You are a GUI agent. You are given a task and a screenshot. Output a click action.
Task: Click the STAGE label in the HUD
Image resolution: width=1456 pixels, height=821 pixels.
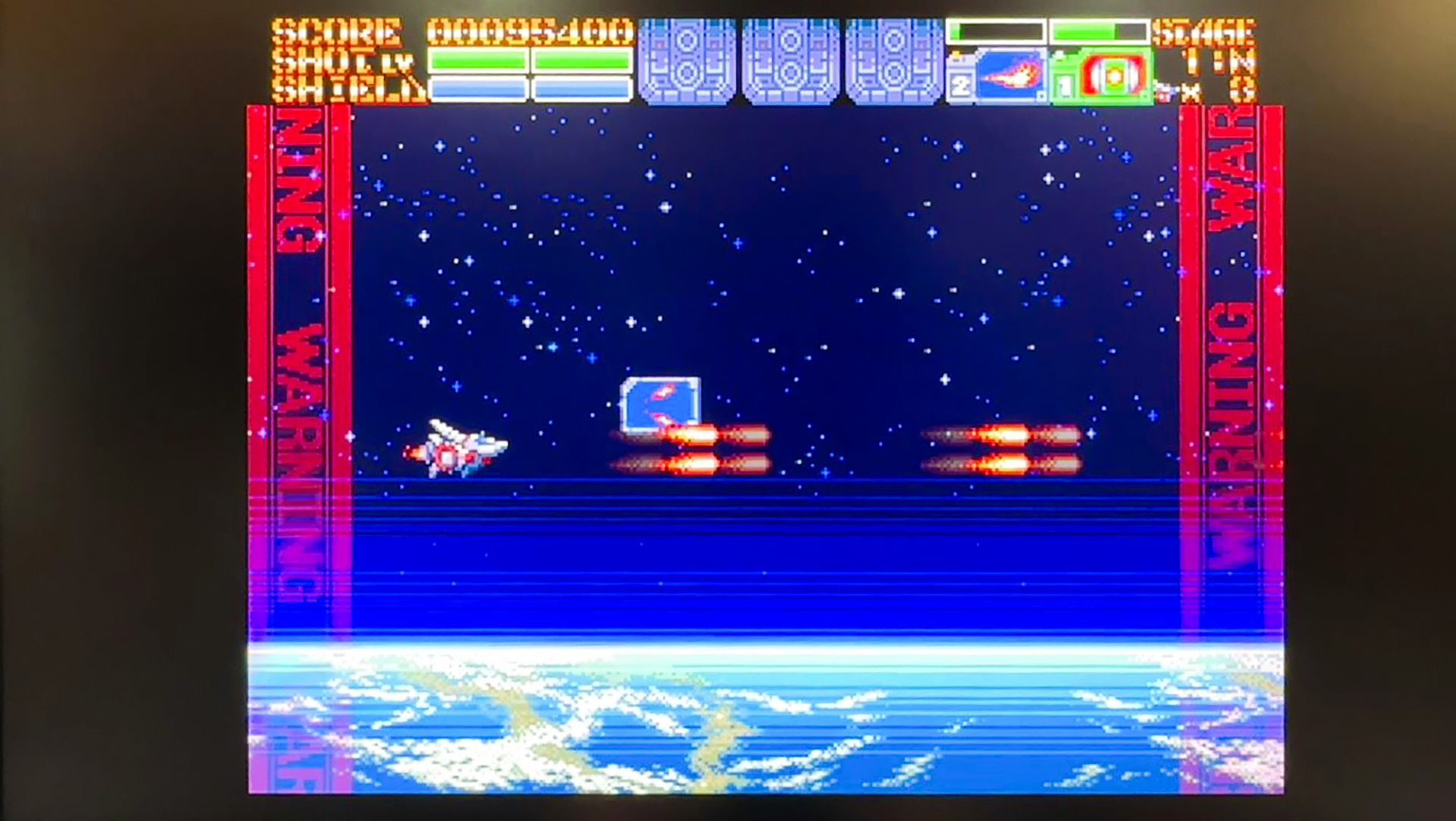[x=1206, y=32]
